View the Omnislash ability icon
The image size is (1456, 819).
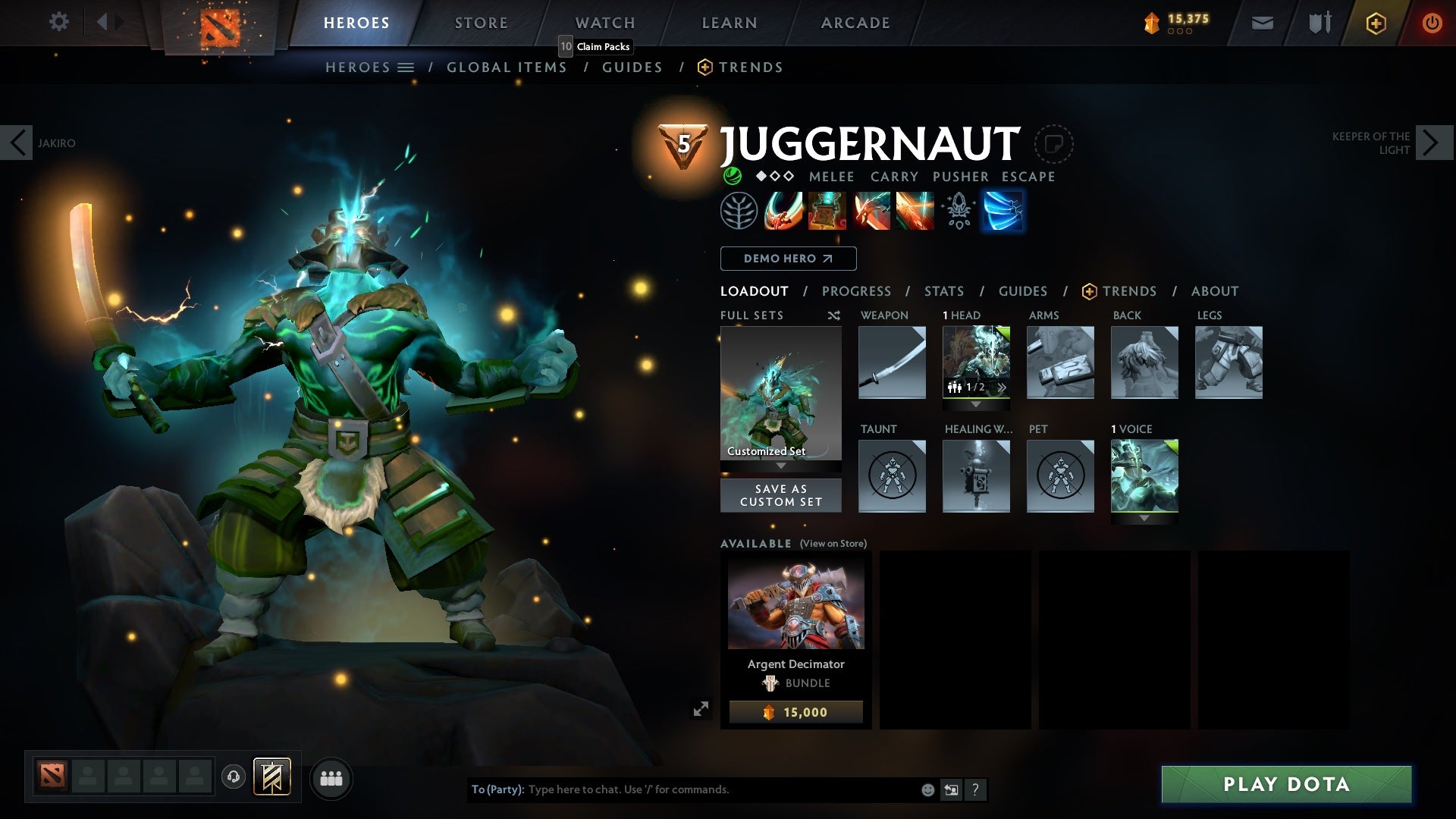tap(914, 211)
